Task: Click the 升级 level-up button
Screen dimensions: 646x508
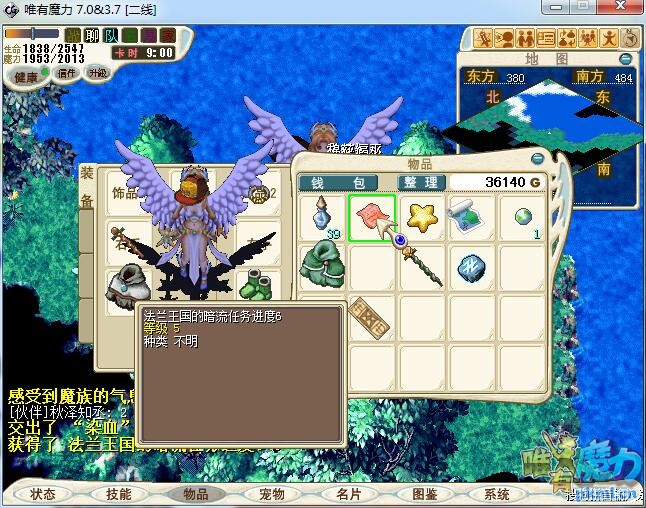Action: (x=97, y=73)
